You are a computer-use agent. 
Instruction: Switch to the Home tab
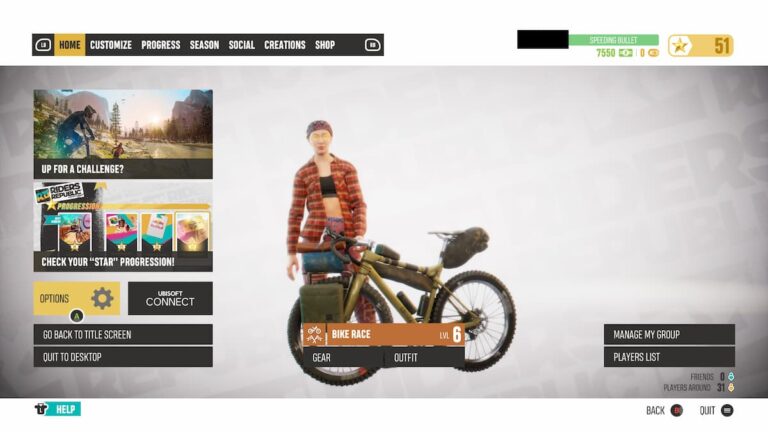(x=69, y=45)
